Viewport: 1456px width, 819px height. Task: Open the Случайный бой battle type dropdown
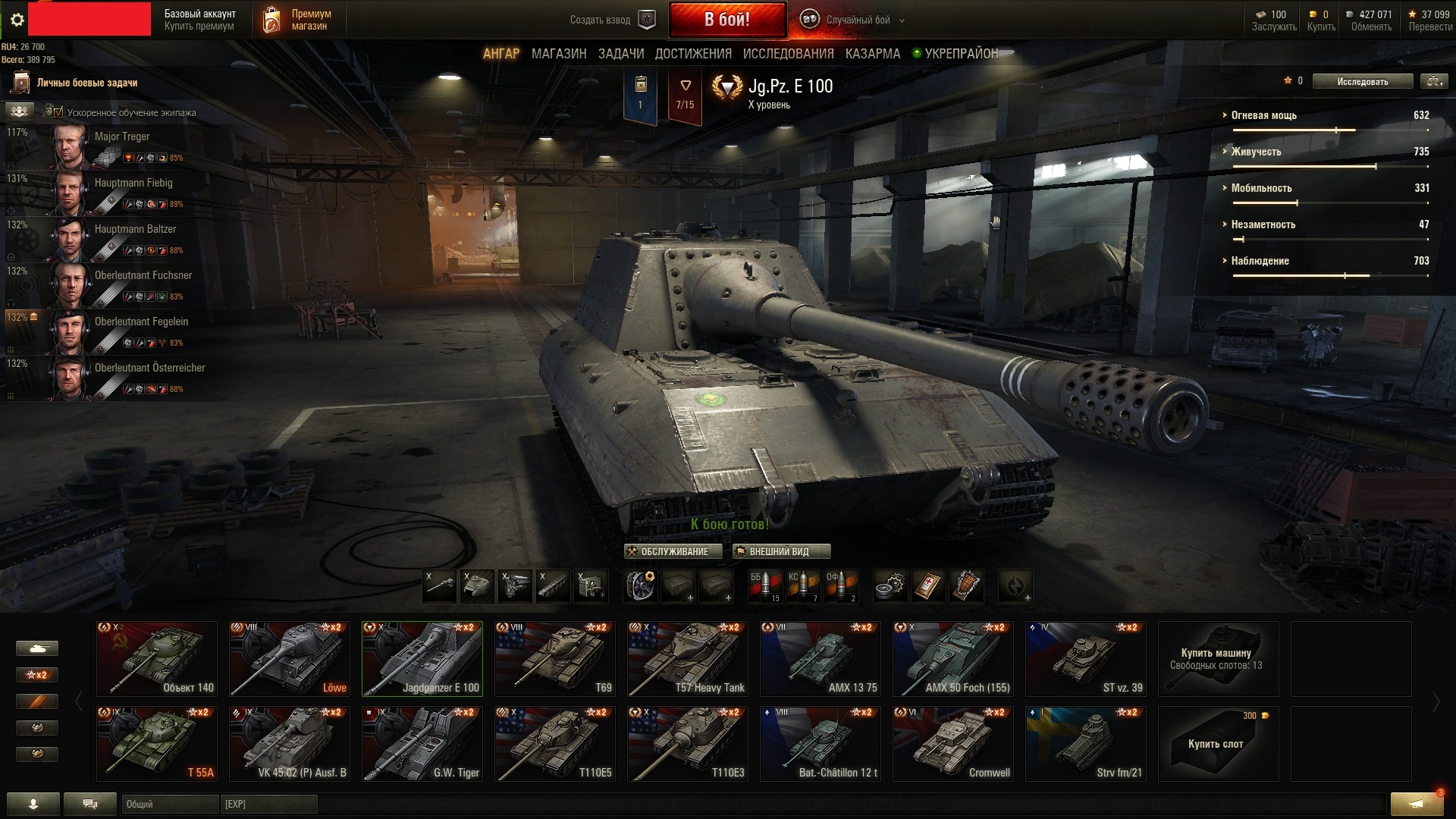coord(857,20)
